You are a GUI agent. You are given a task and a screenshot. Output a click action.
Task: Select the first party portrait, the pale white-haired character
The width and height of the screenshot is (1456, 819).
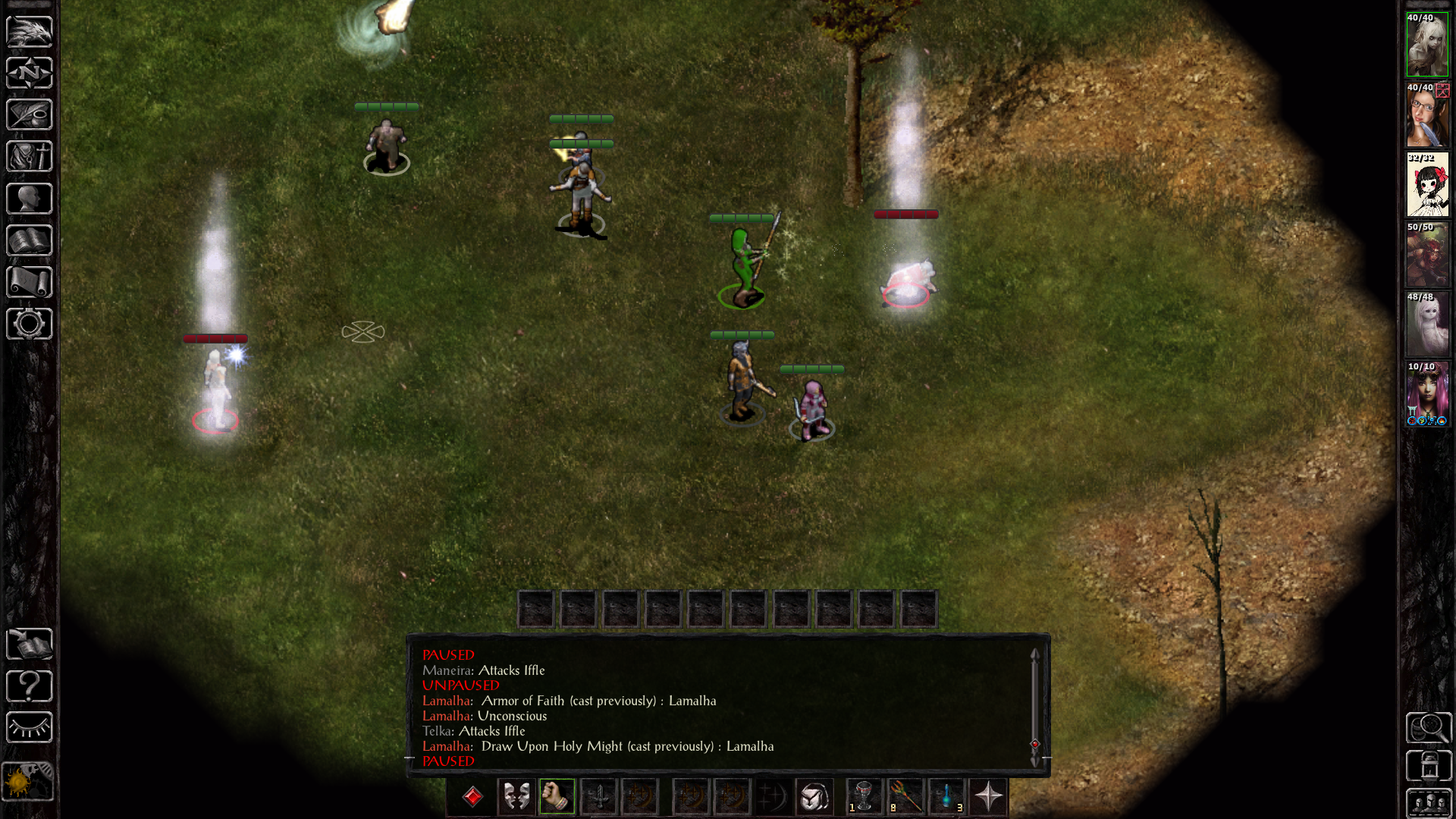(x=1427, y=45)
